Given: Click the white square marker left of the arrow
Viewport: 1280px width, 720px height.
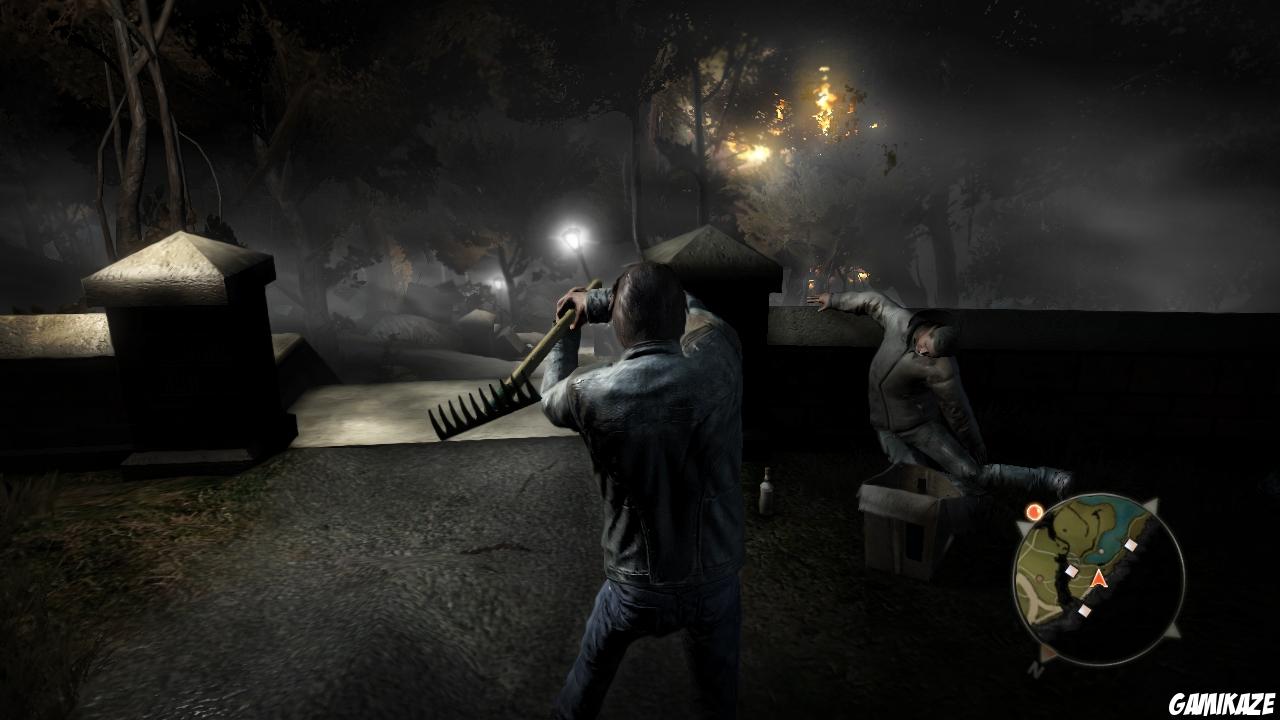Looking at the screenshot, I should click(x=1072, y=570).
